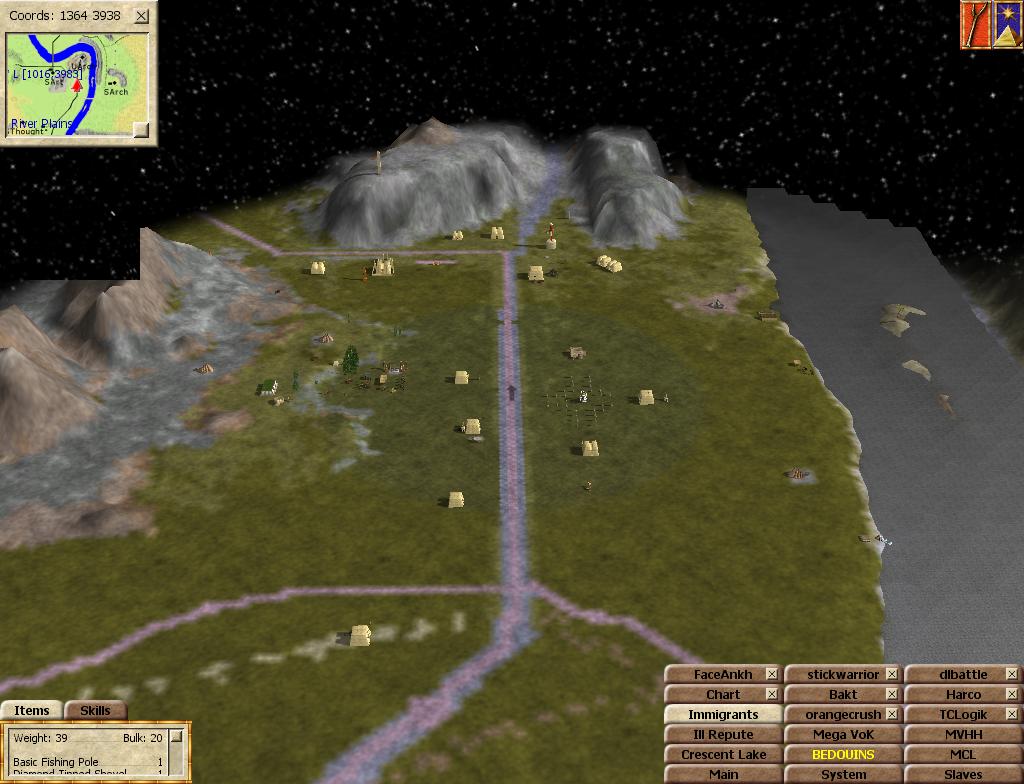Switch to the Mega VoK channel
Viewport: 1024px width, 784px height.
tap(843, 734)
